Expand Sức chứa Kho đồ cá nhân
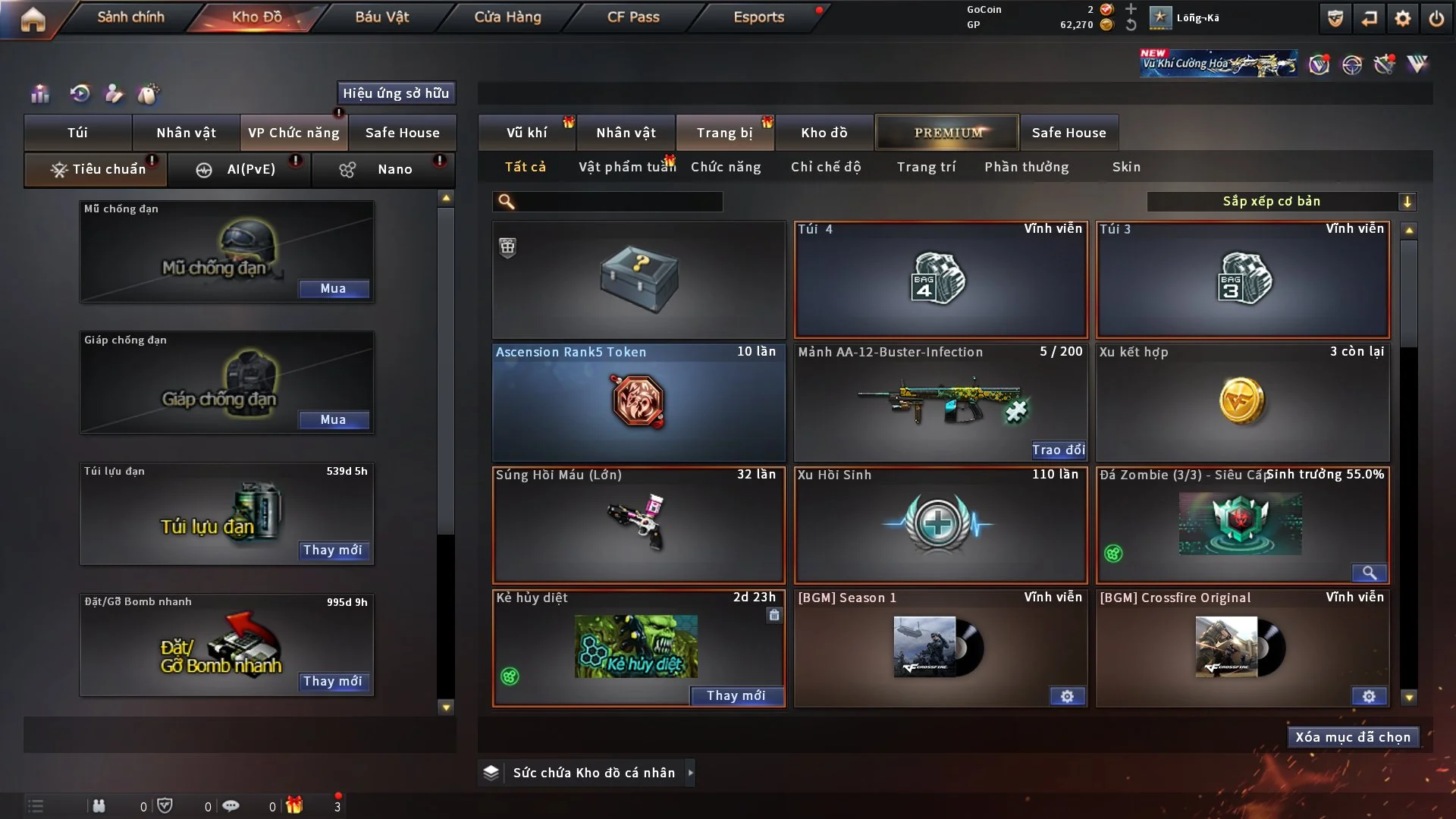1456x819 pixels. [690, 773]
